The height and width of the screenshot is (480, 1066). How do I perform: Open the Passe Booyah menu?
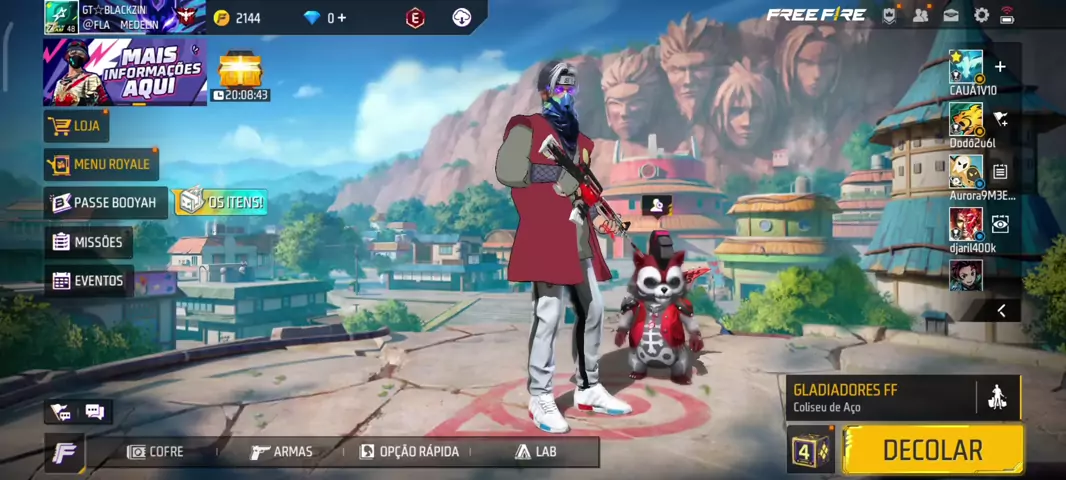pyautogui.click(x=105, y=203)
